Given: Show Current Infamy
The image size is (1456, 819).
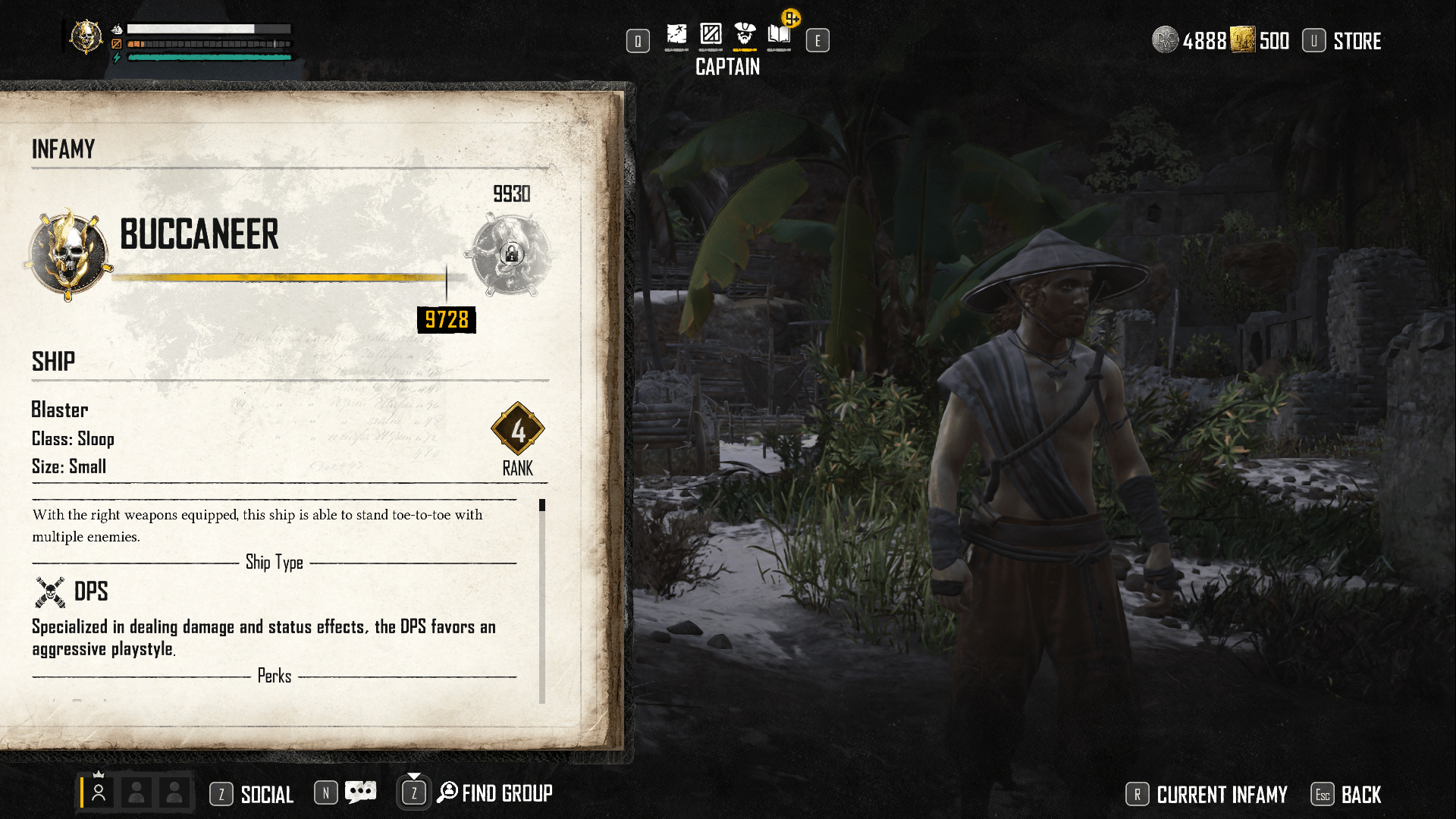Looking at the screenshot, I should 1221,795.
